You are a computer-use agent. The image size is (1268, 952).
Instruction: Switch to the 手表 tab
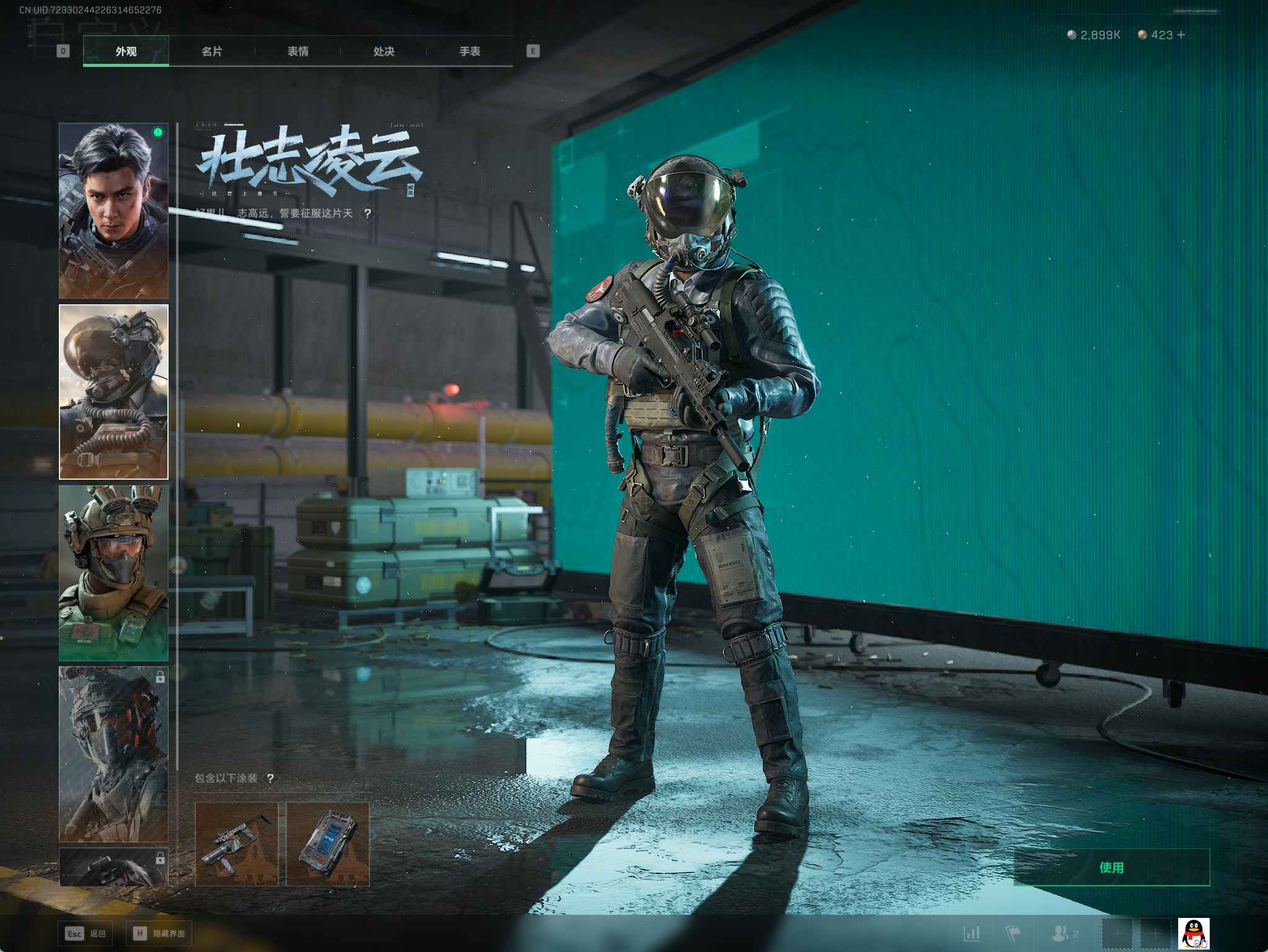(x=469, y=51)
